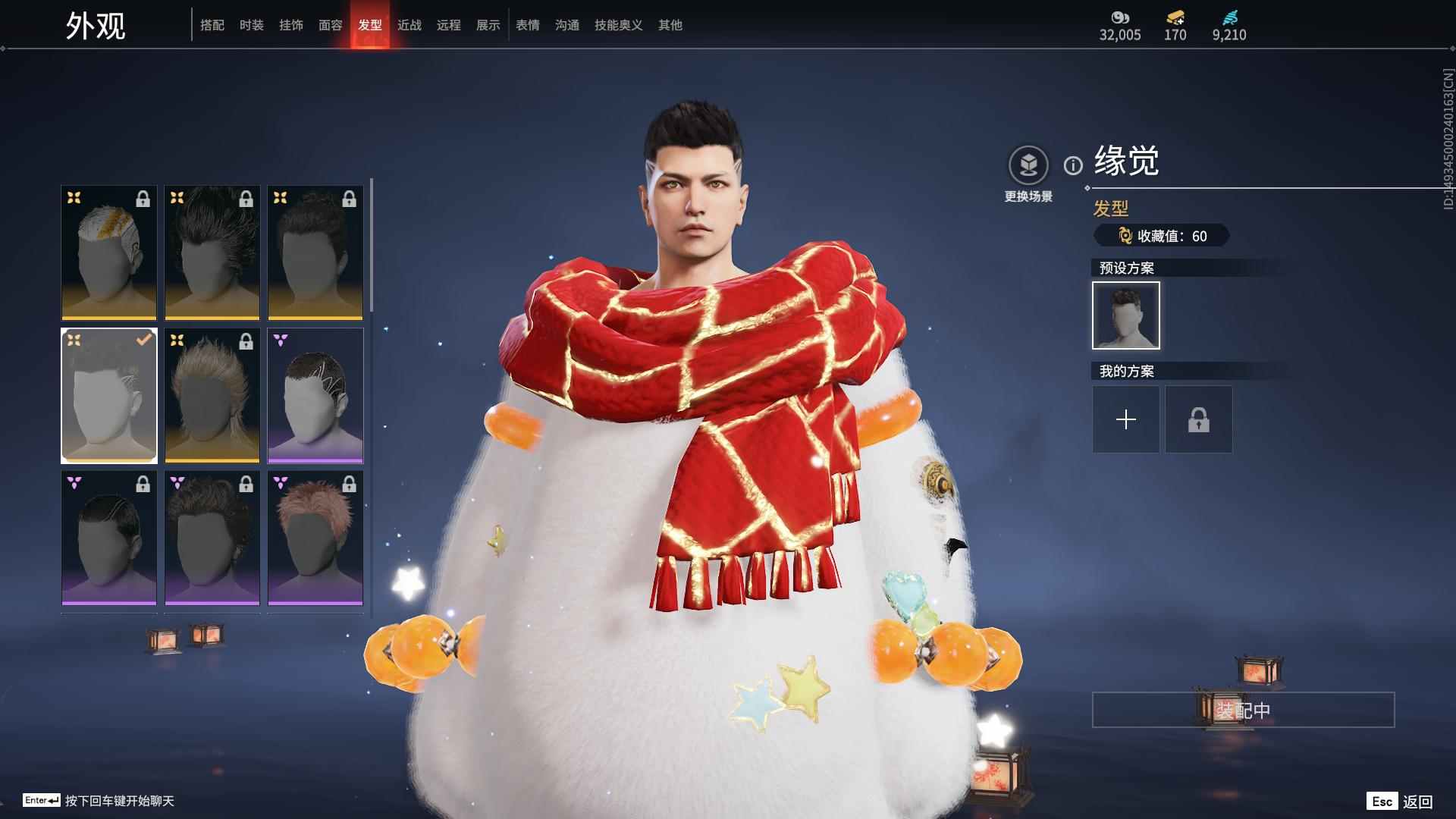Viewport: 1456px width, 819px height.
Task: Open the 时装 tab
Action: coord(252,25)
